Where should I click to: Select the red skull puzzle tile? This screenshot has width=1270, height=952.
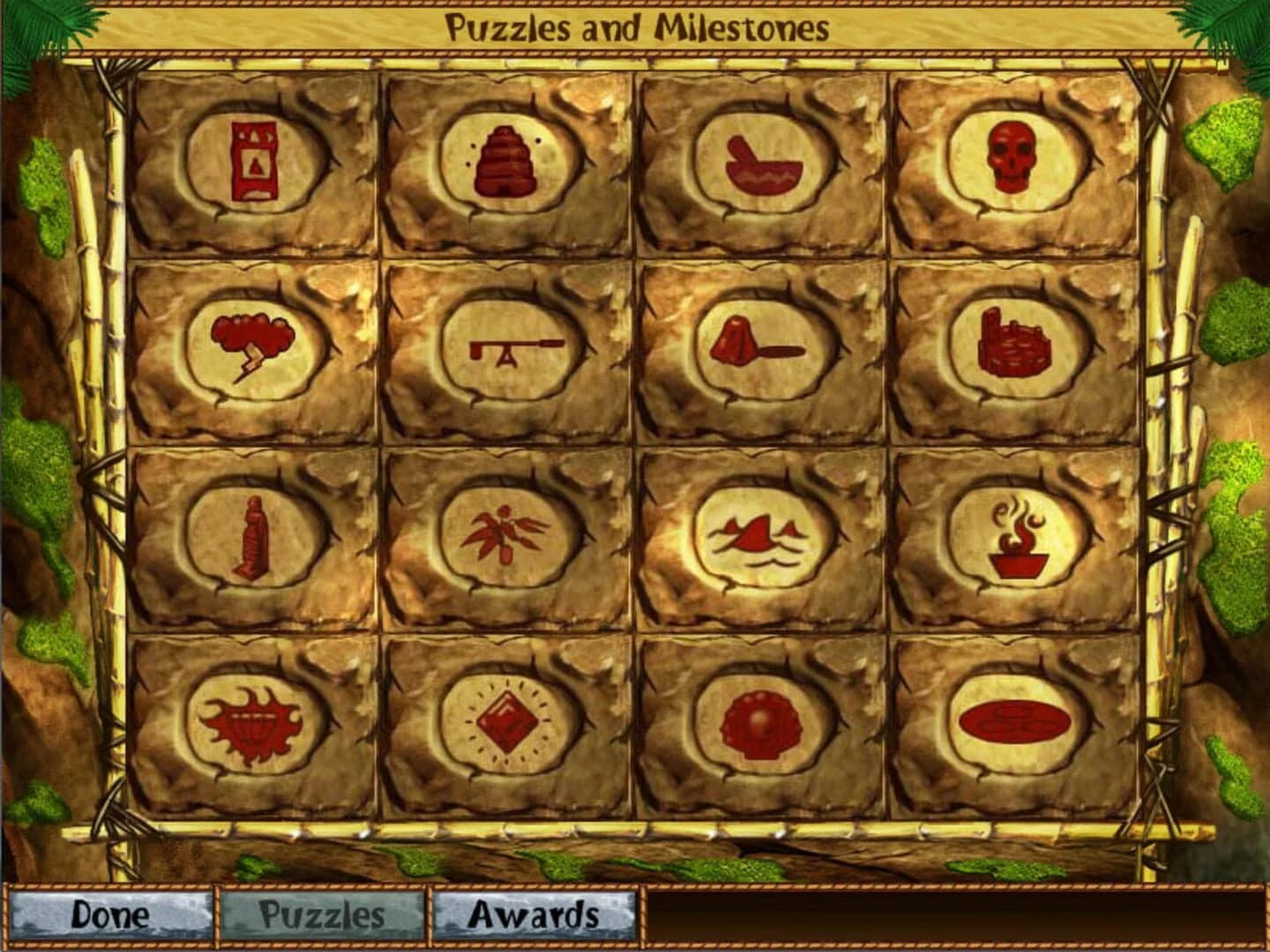(x=1012, y=160)
